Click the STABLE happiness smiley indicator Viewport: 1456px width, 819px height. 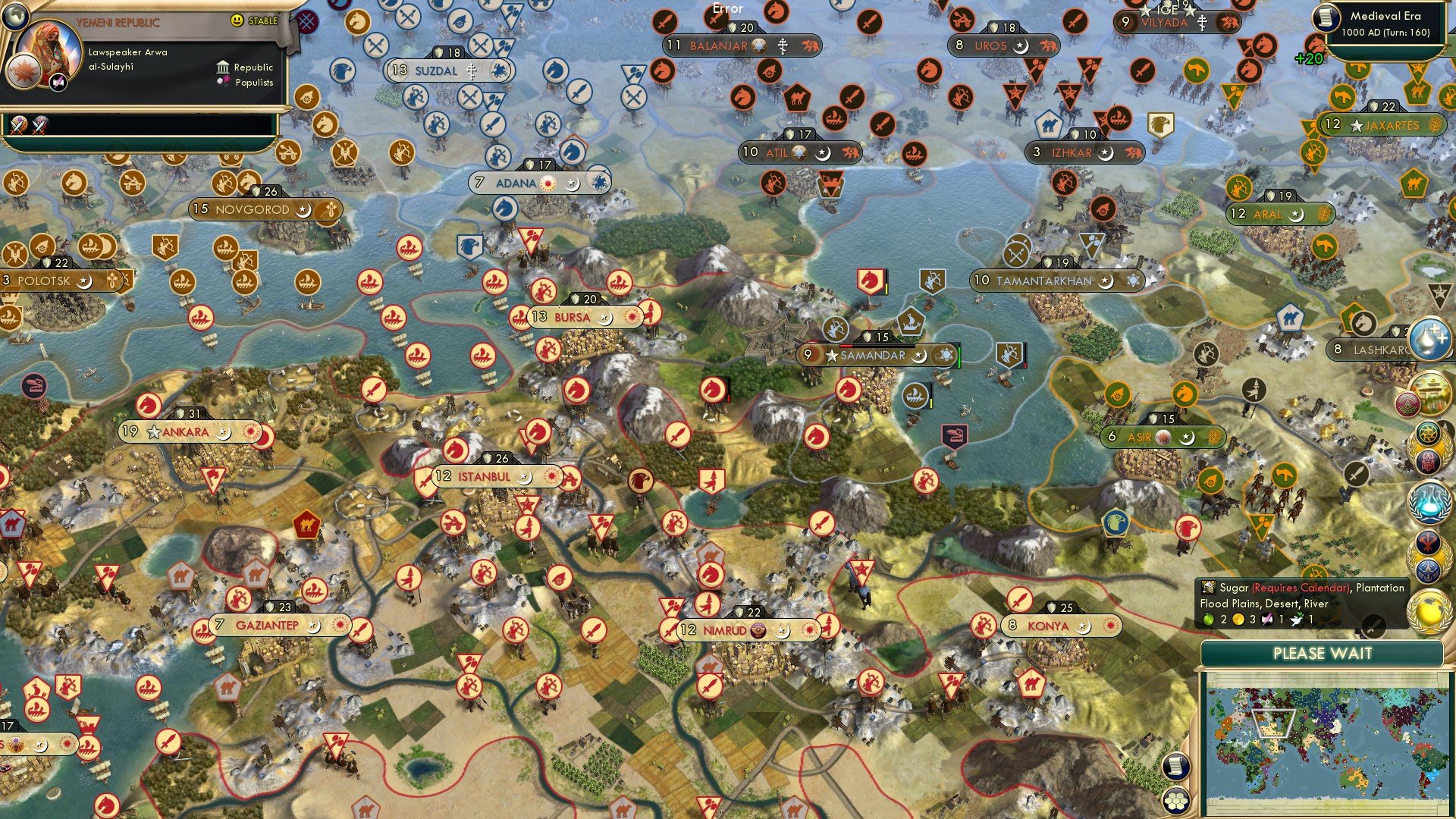237,20
